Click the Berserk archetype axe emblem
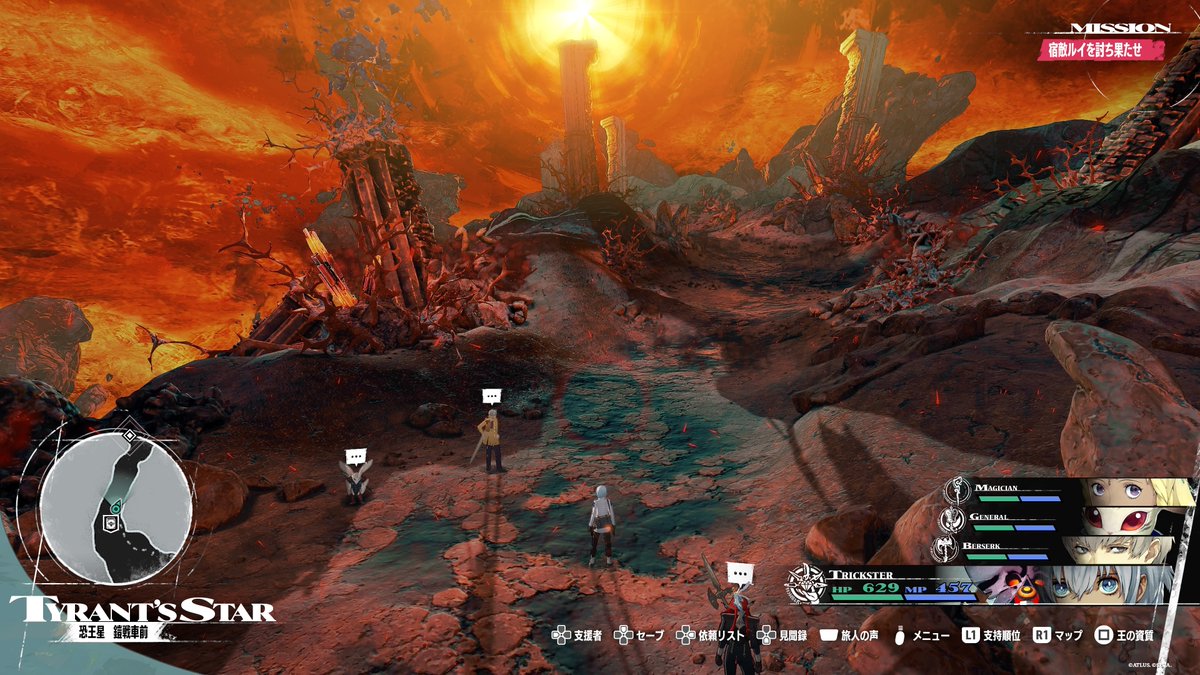The height and width of the screenshot is (675, 1200). click(x=945, y=549)
